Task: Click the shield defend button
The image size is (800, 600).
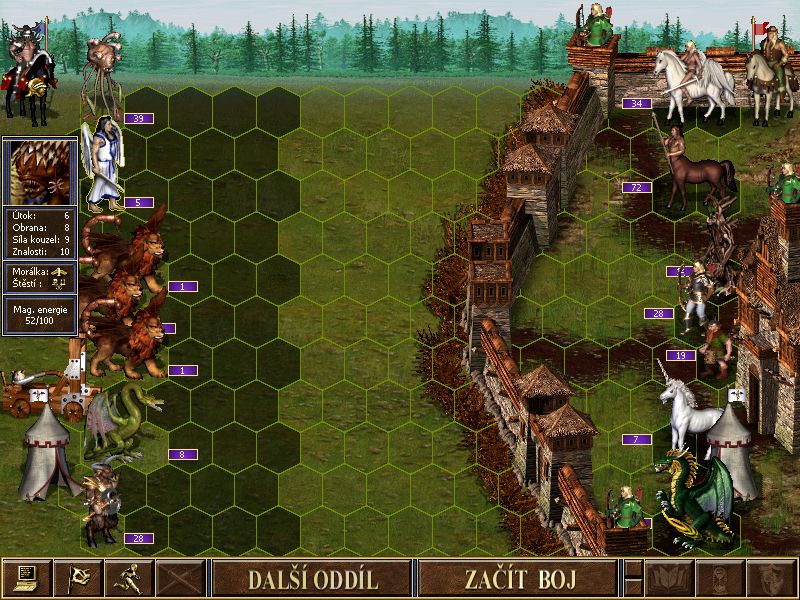Action: tap(771, 578)
